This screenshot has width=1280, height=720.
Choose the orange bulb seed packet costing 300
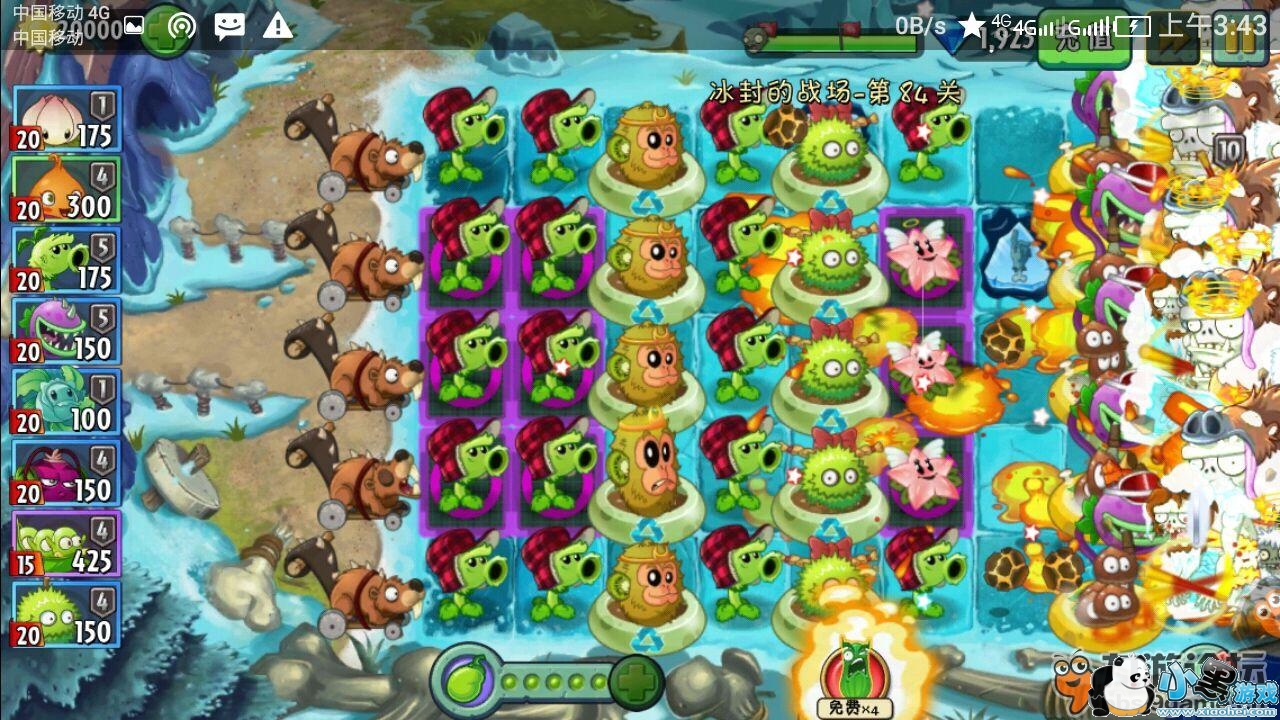click(66, 189)
